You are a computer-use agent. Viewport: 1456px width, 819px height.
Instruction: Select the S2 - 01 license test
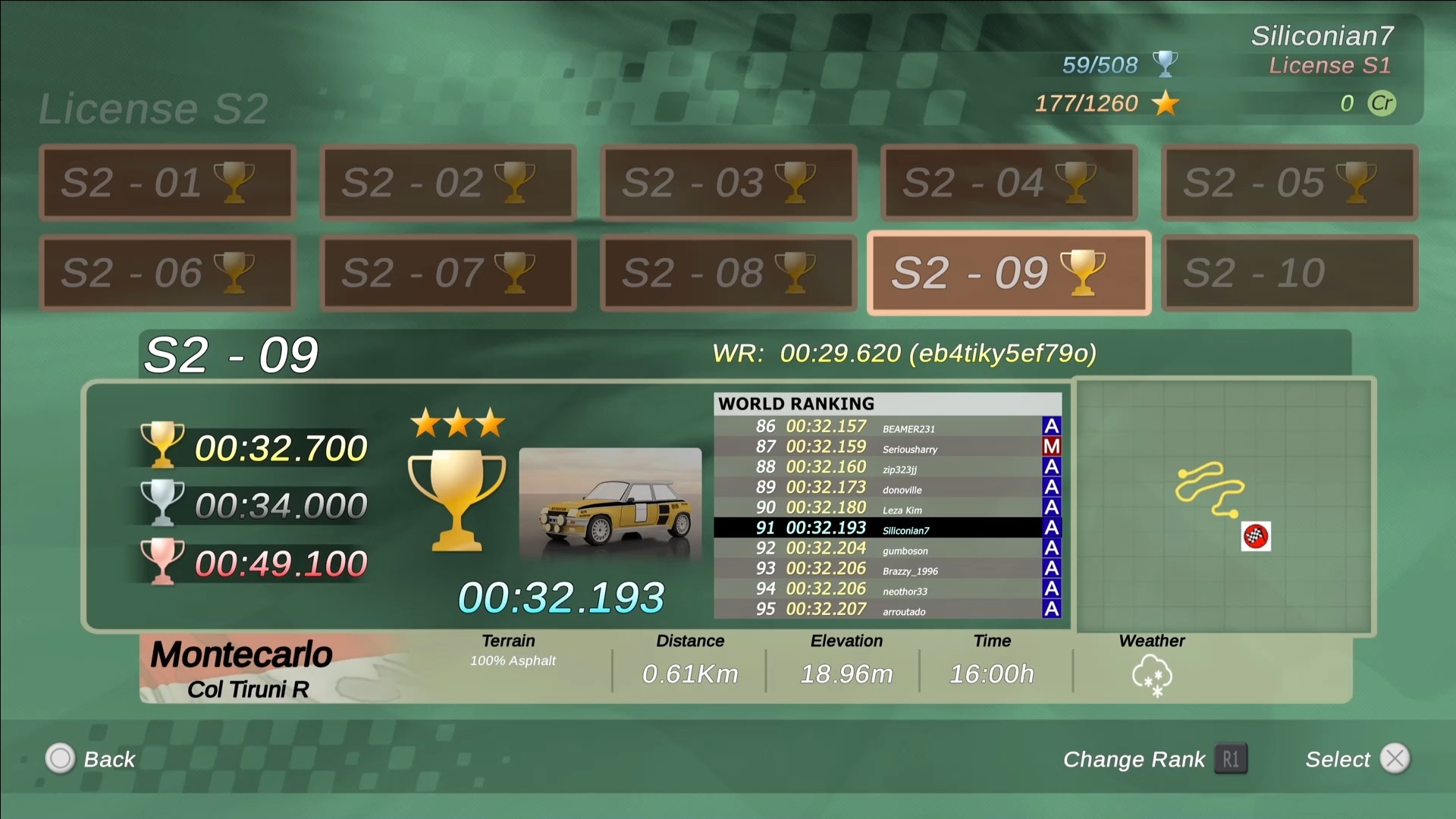click(x=168, y=183)
